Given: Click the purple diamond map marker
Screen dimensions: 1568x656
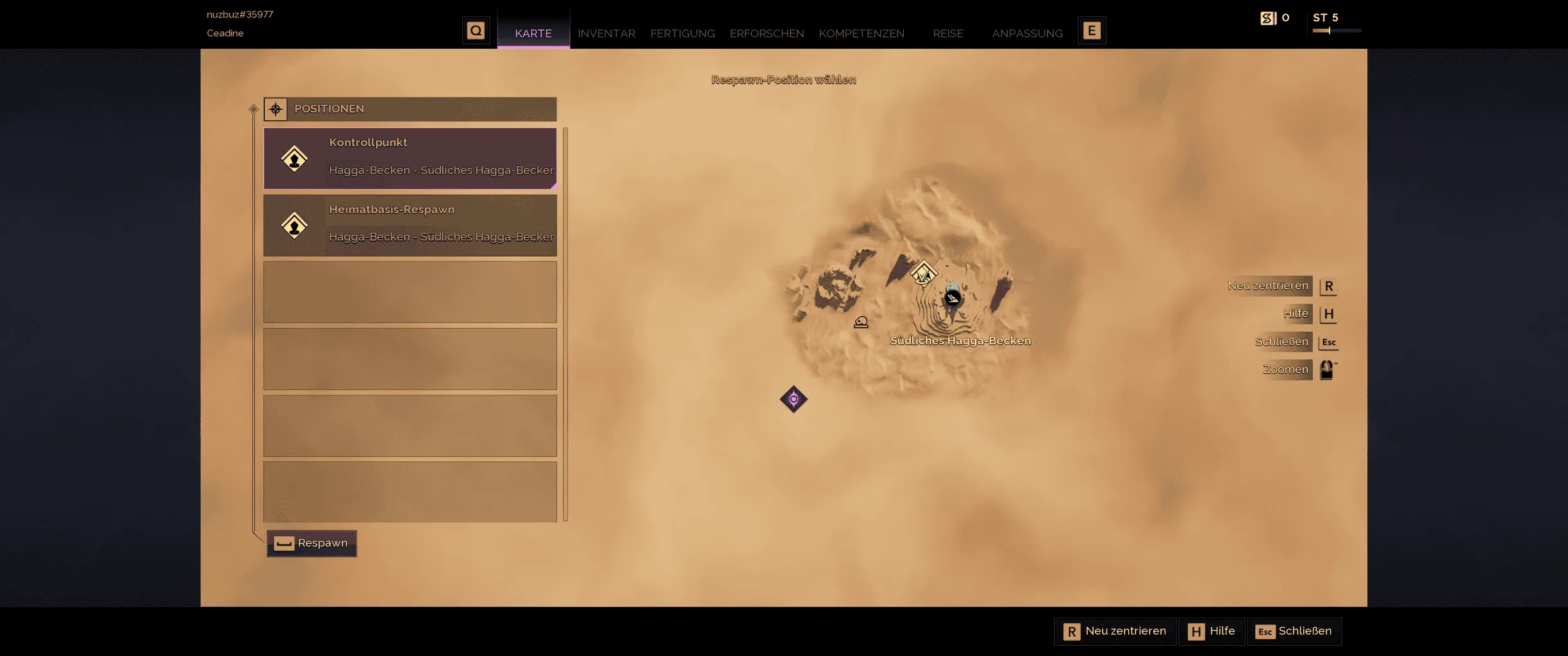Looking at the screenshot, I should [x=794, y=399].
